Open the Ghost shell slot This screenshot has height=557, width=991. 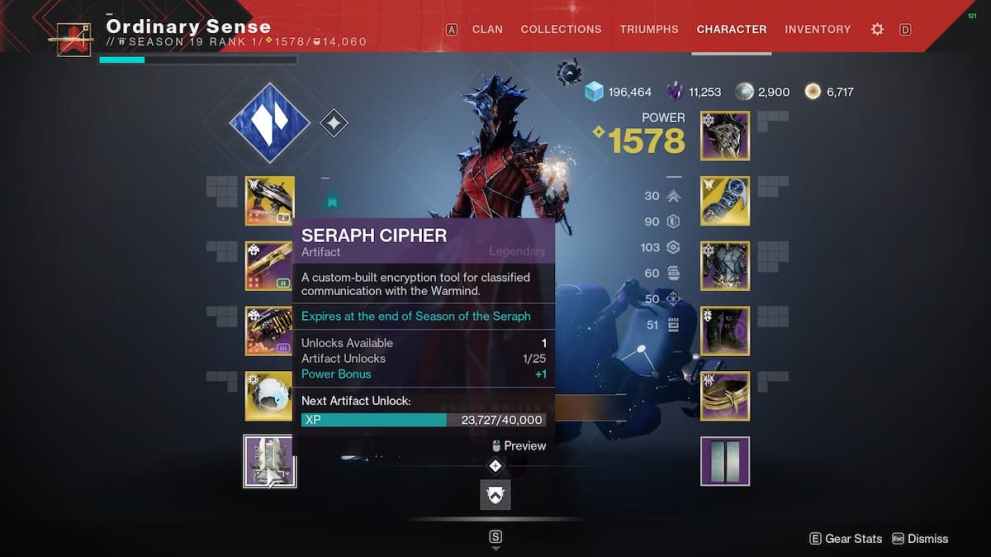[270, 396]
